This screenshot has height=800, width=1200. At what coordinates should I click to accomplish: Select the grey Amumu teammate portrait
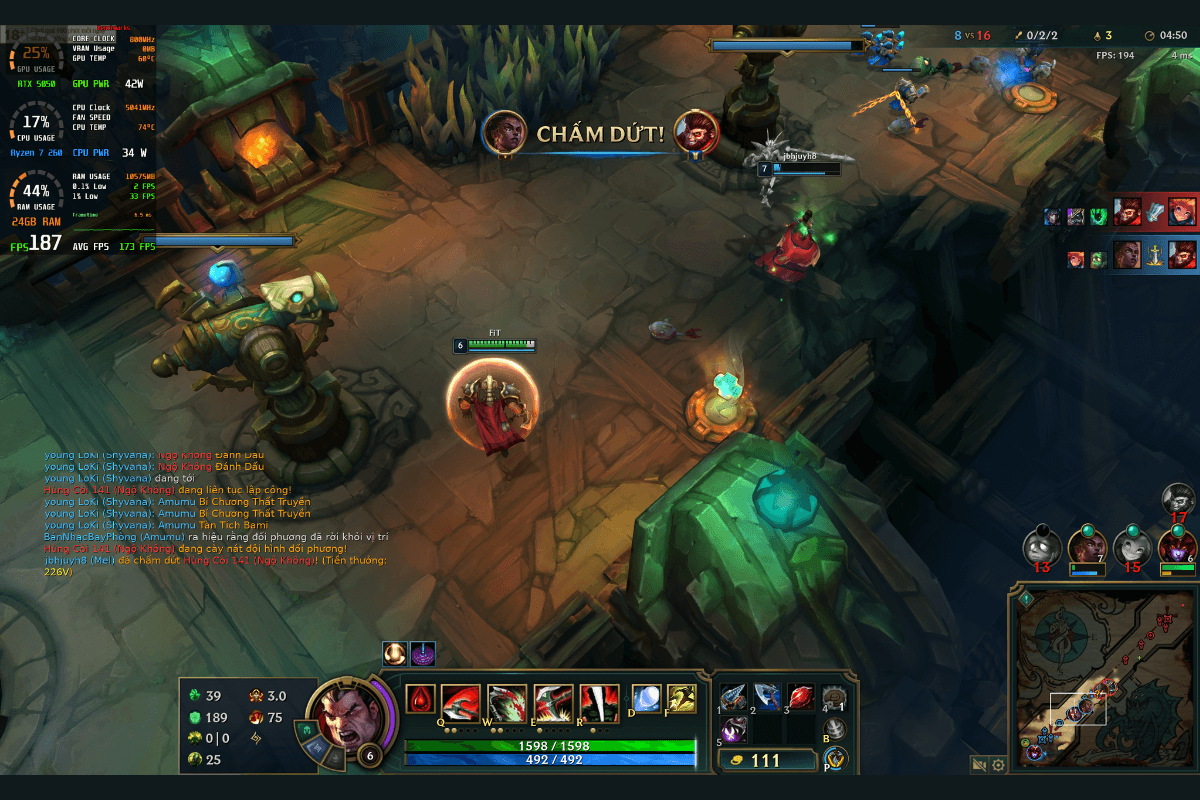[x=1041, y=547]
